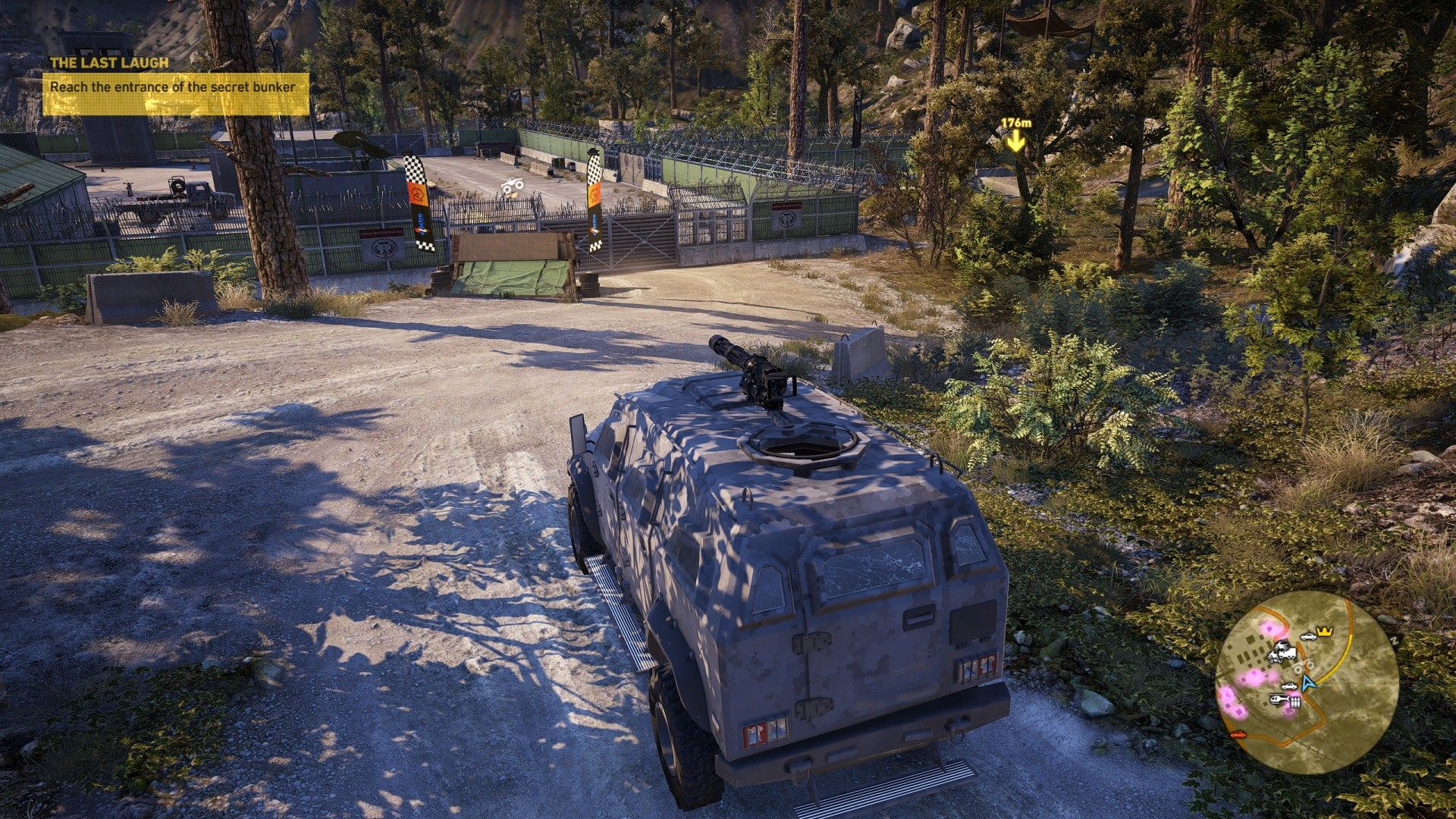
Task: Select the yellow crown marker on minimap
Action: click(x=1325, y=631)
